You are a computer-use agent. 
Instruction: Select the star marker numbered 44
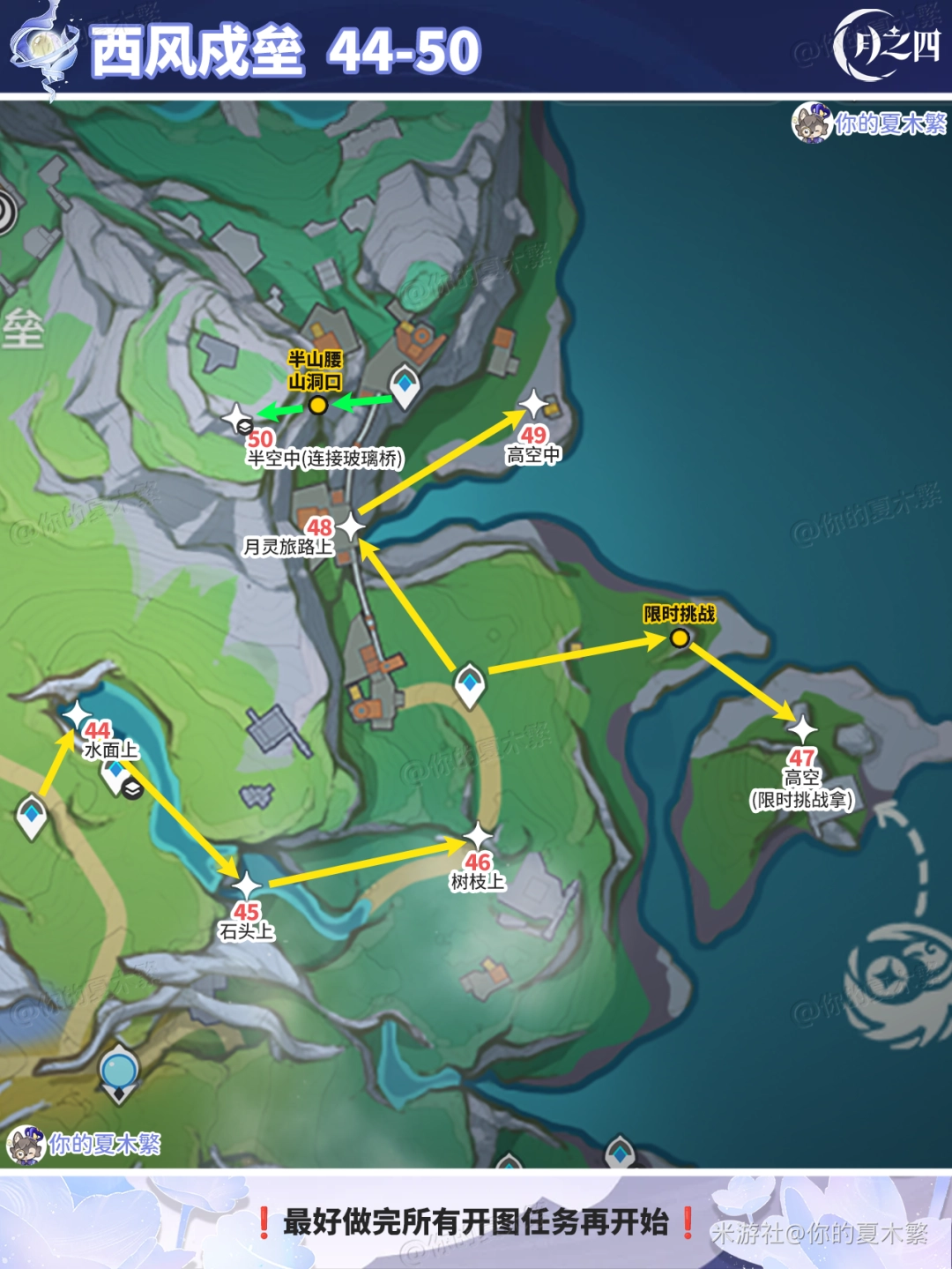(x=77, y=714)
